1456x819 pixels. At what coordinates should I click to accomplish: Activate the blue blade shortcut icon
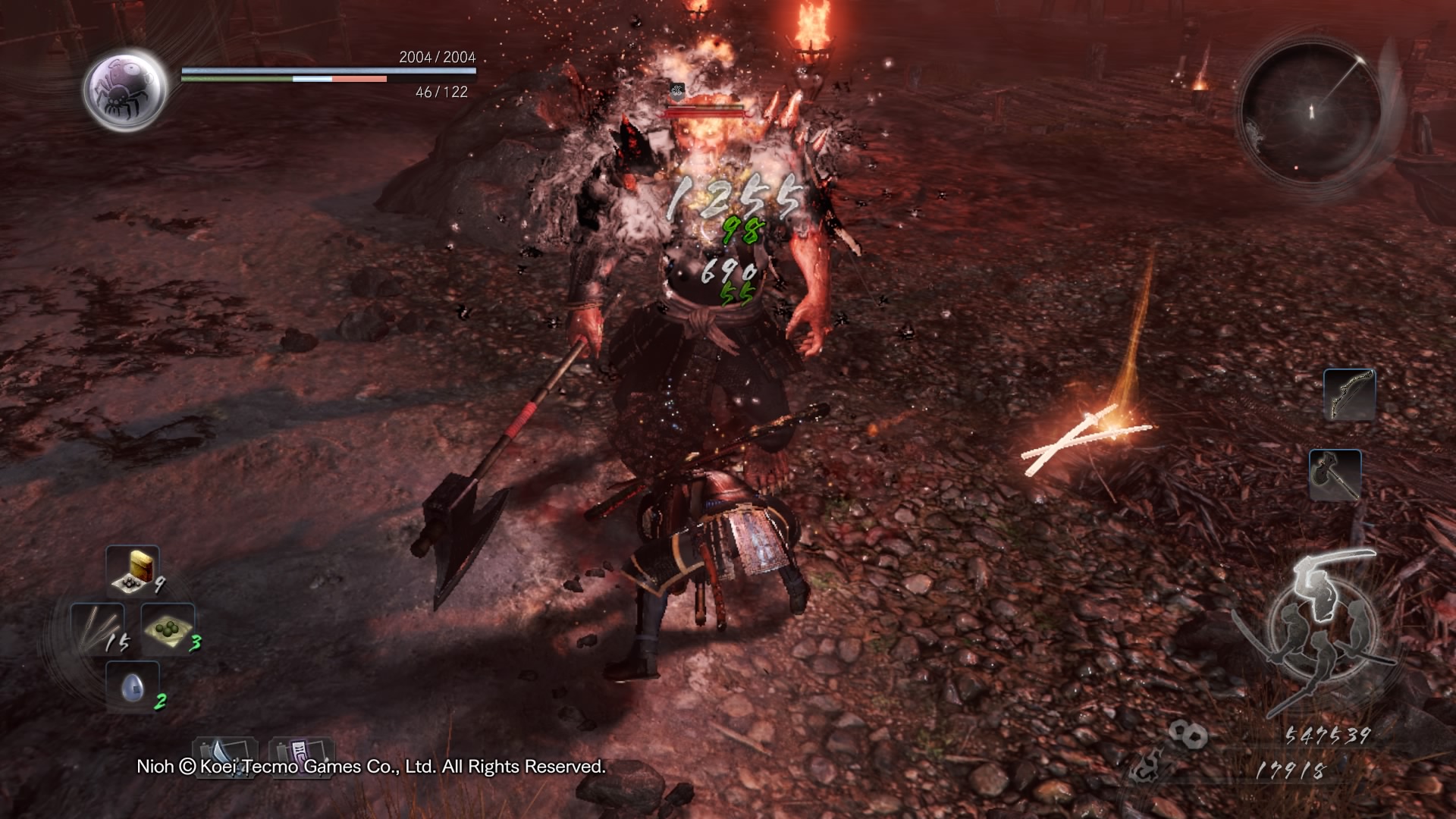(225, 754)
